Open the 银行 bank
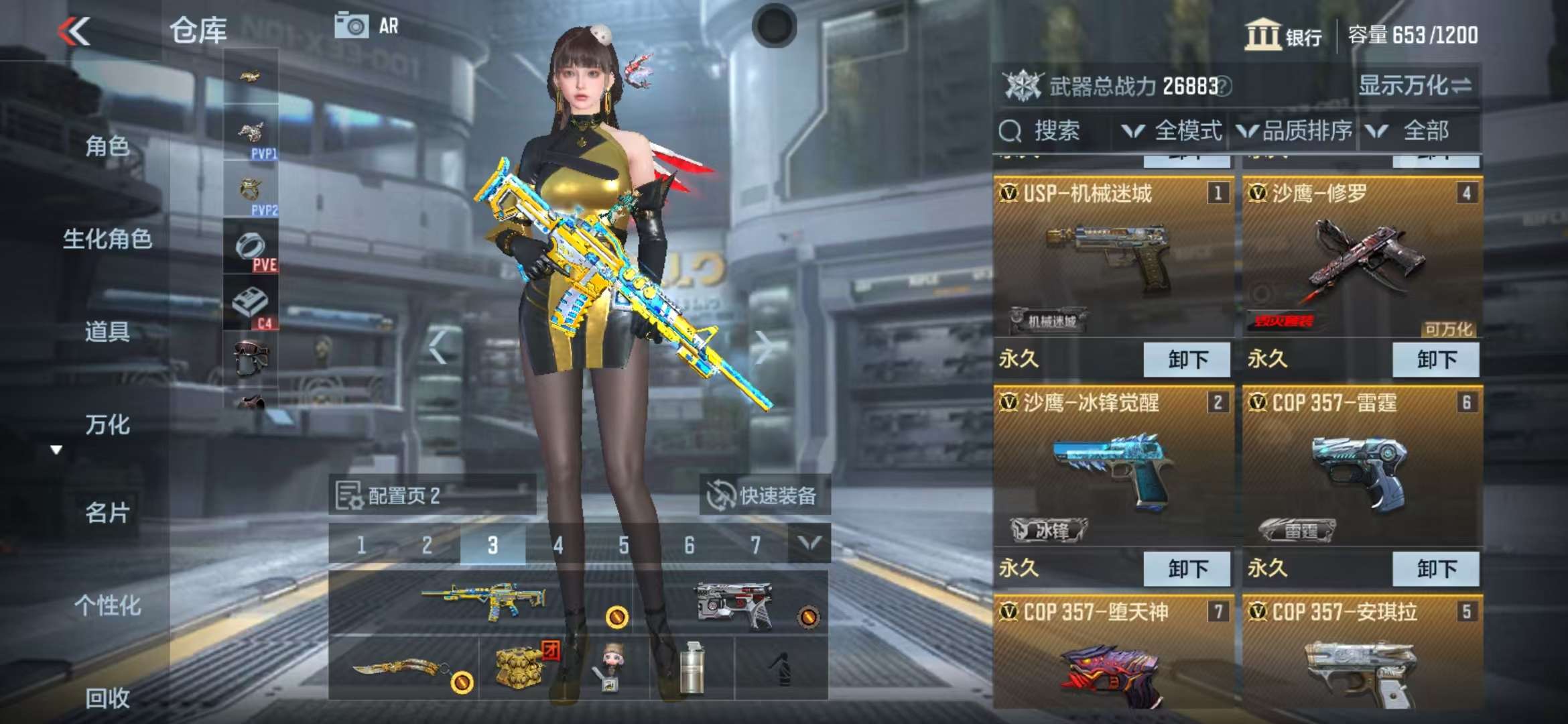This screenshot has height=724, width=1568. pos(1283,35)
